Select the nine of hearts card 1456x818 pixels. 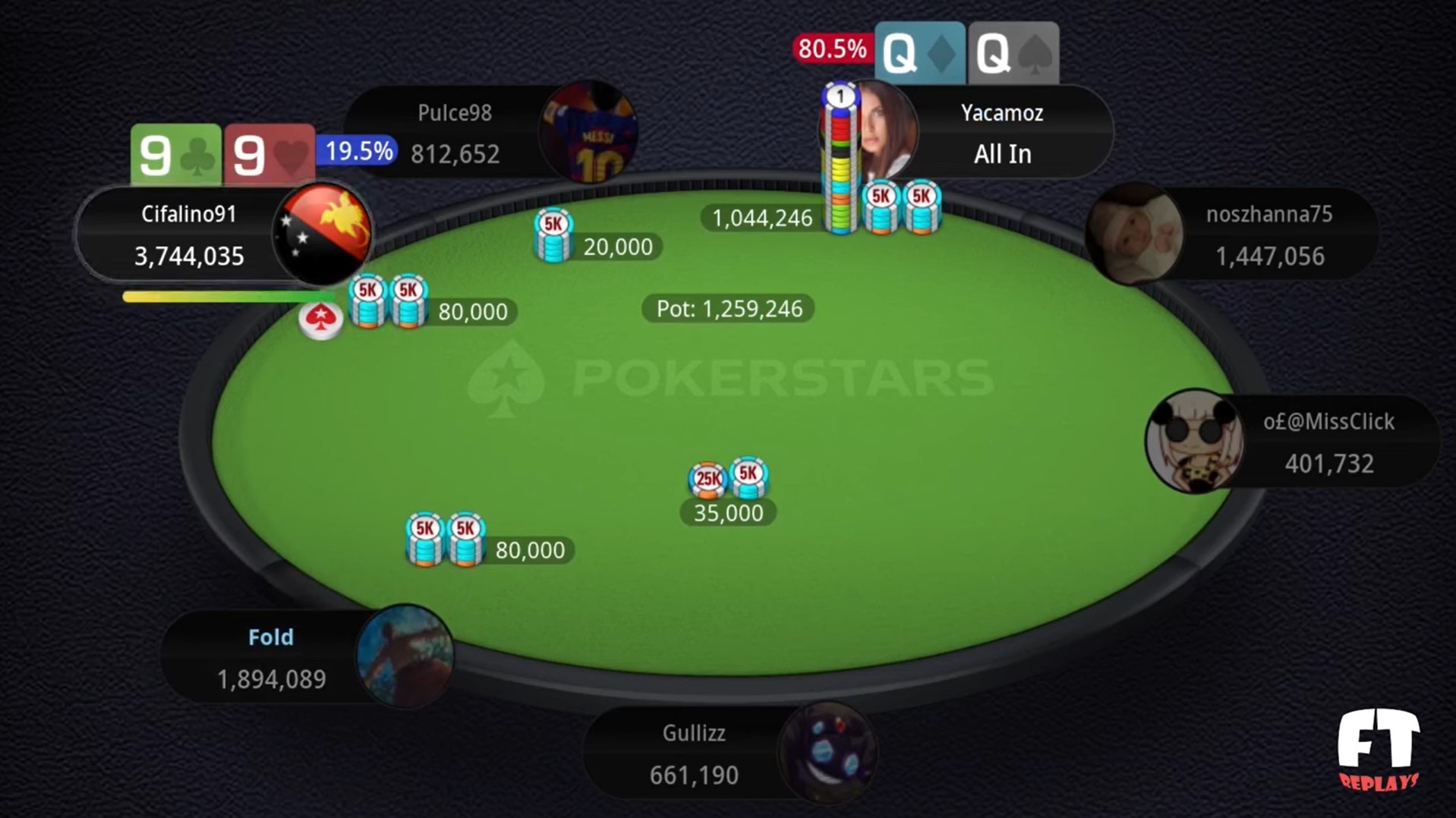(269, 155)
